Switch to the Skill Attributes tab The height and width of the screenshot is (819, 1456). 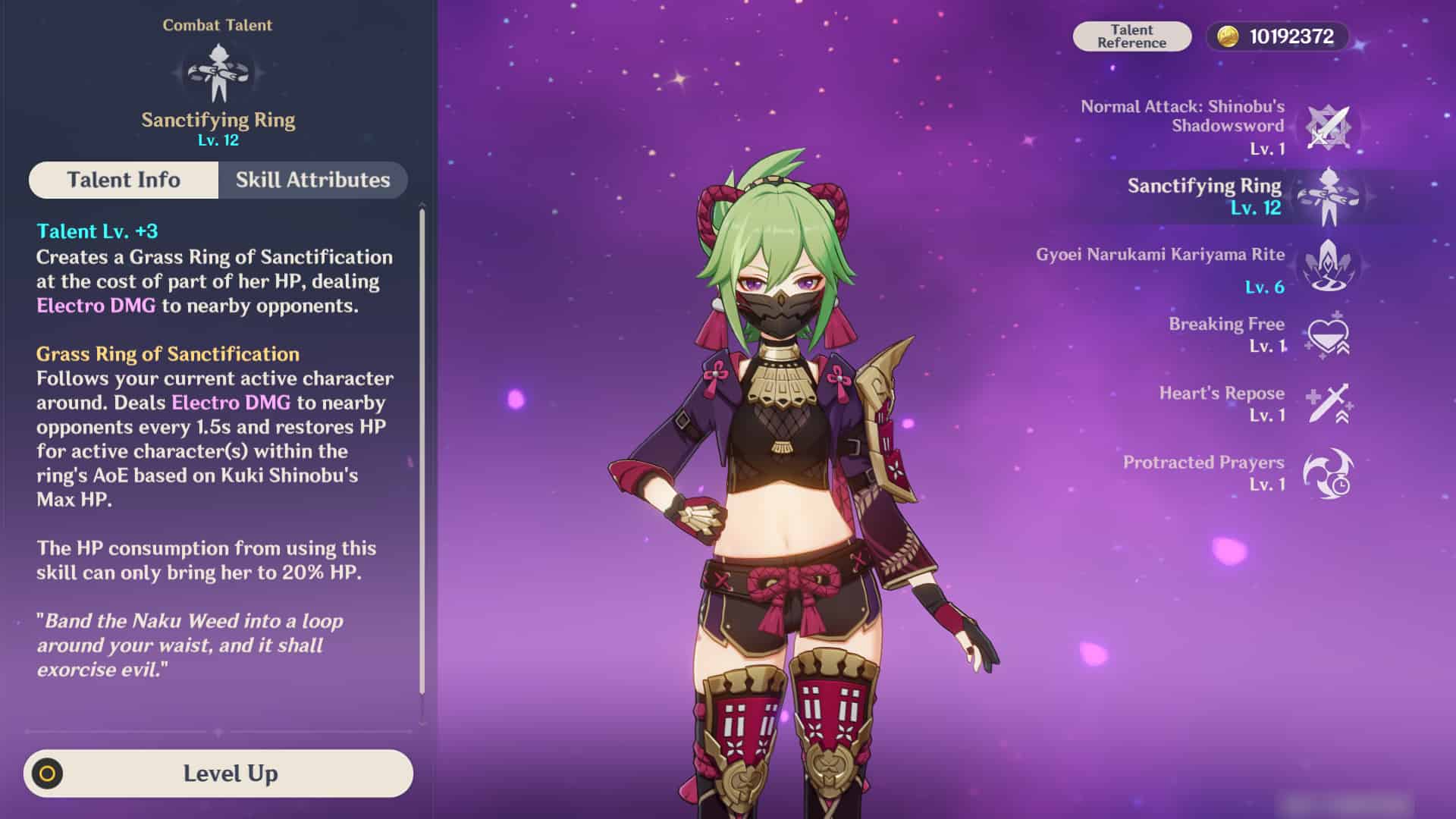[x=313, y=180]
